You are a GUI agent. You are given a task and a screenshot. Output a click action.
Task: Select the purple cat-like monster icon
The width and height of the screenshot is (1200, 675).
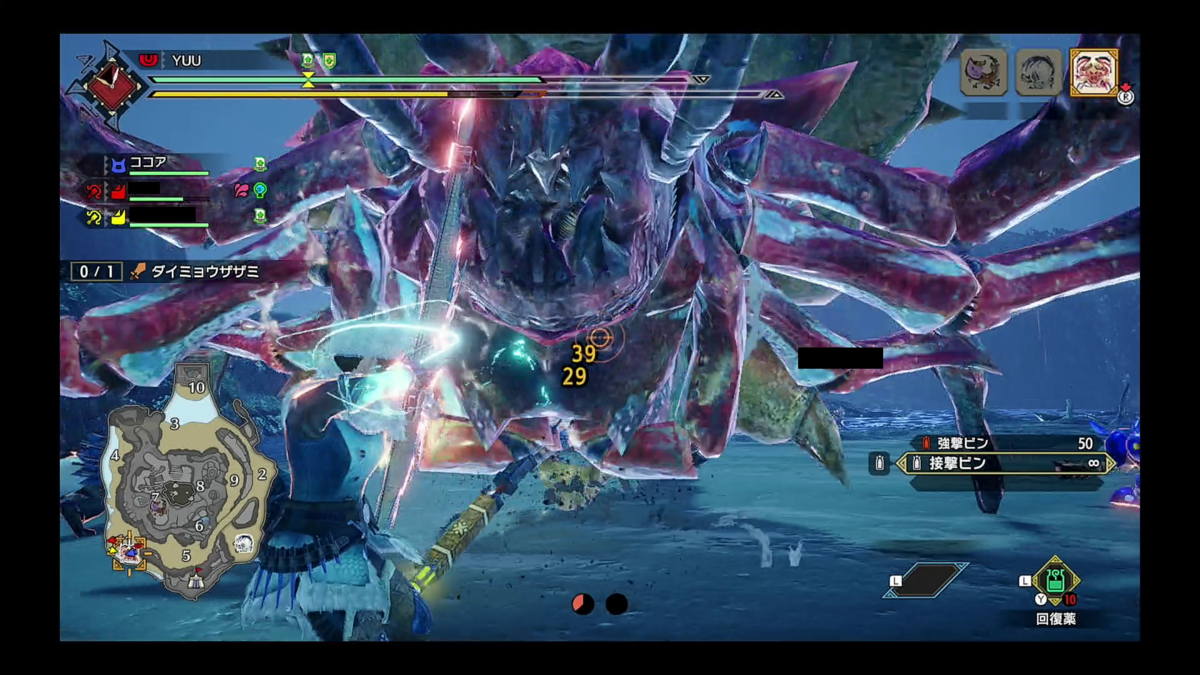[x=983, y=73]
